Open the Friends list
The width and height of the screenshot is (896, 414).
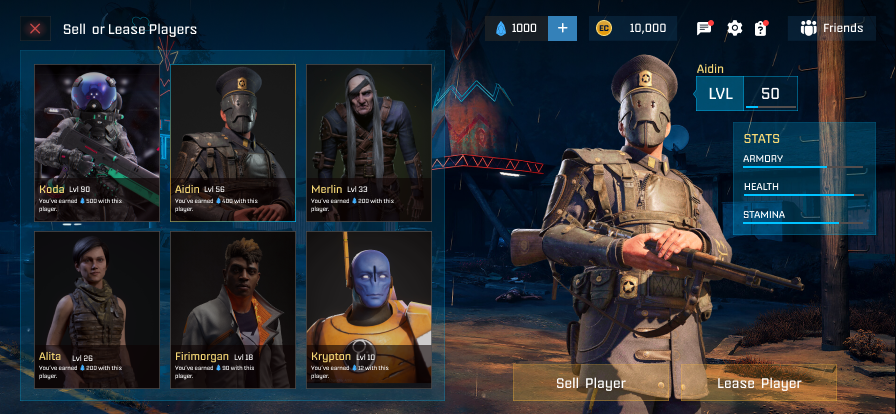[832, 28]
